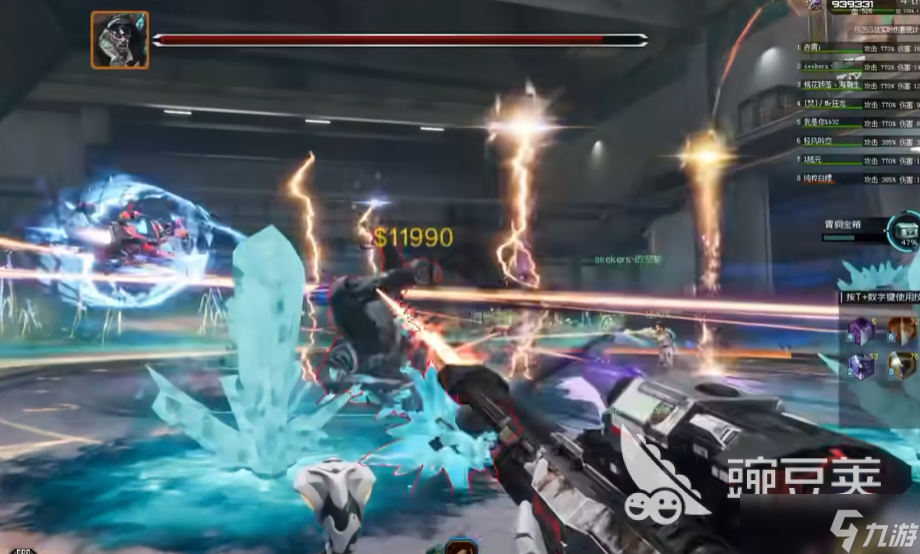
Task: Click the boss portrait icon
Action: pyautogui.click(x=120, y=40)
